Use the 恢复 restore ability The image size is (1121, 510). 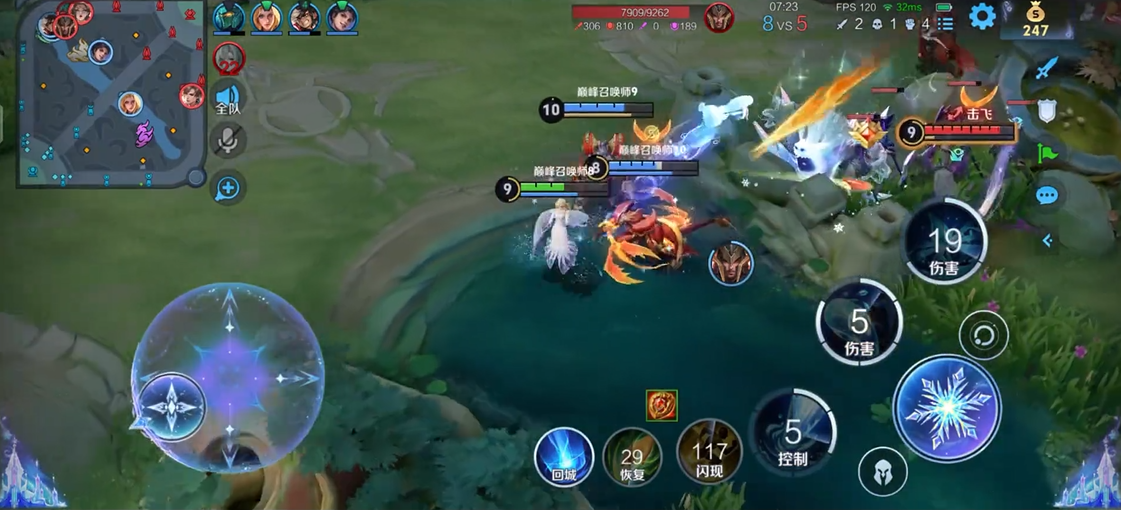pos(632,457)
